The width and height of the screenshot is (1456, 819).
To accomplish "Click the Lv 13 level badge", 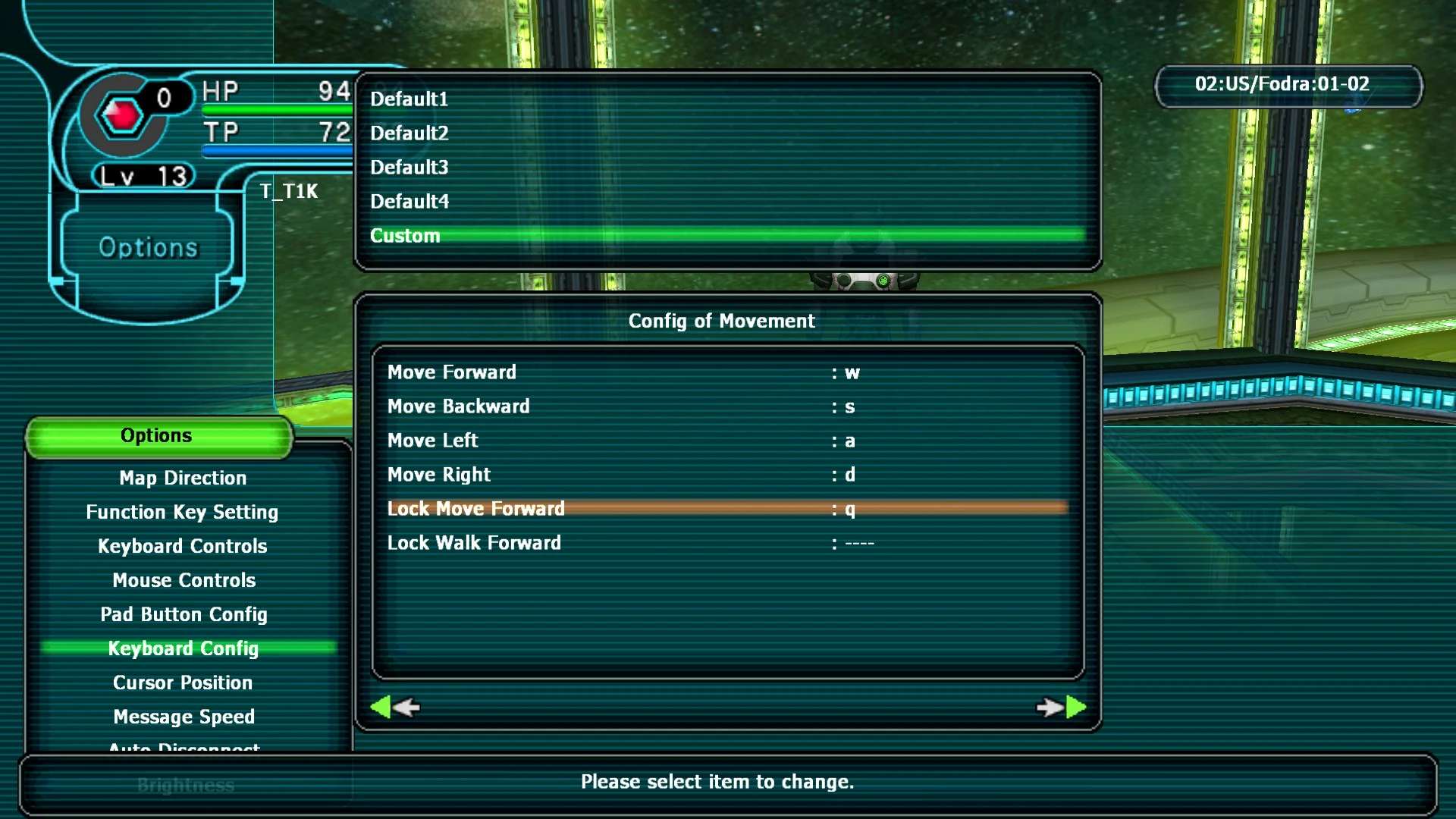I will (x=141, y=174).
